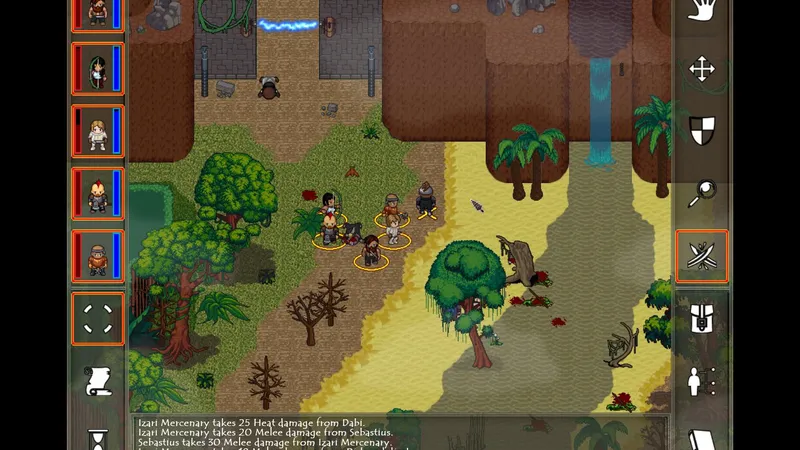The image size is (800, 450).
Task: Click the hourglass wait icon
Action: (x=98, y=439)
